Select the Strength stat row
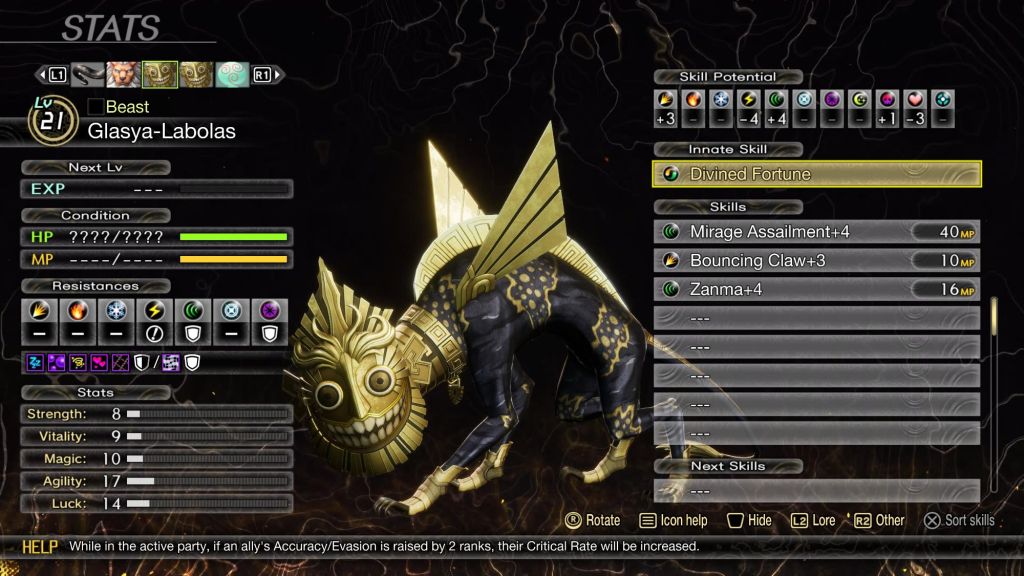Image resolution: width=1024 pixels, height=576 pixels. point(157,413)
